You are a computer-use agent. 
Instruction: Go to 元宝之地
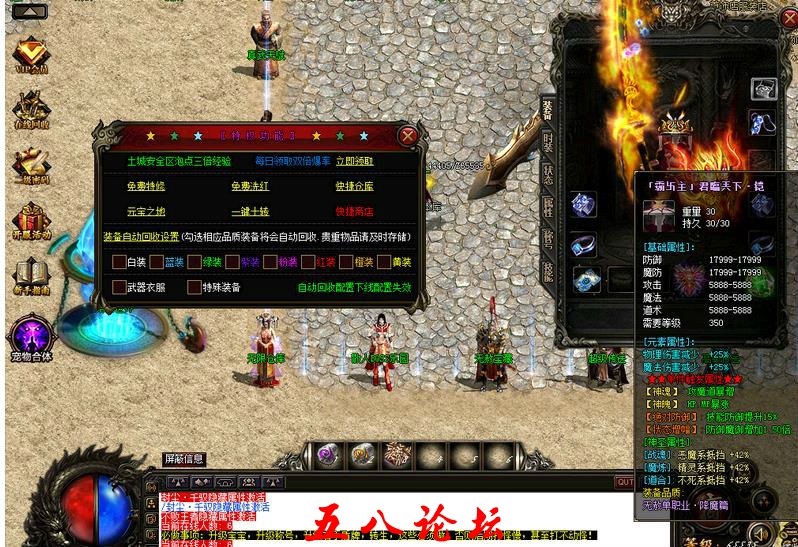click(x=145, y=211)
